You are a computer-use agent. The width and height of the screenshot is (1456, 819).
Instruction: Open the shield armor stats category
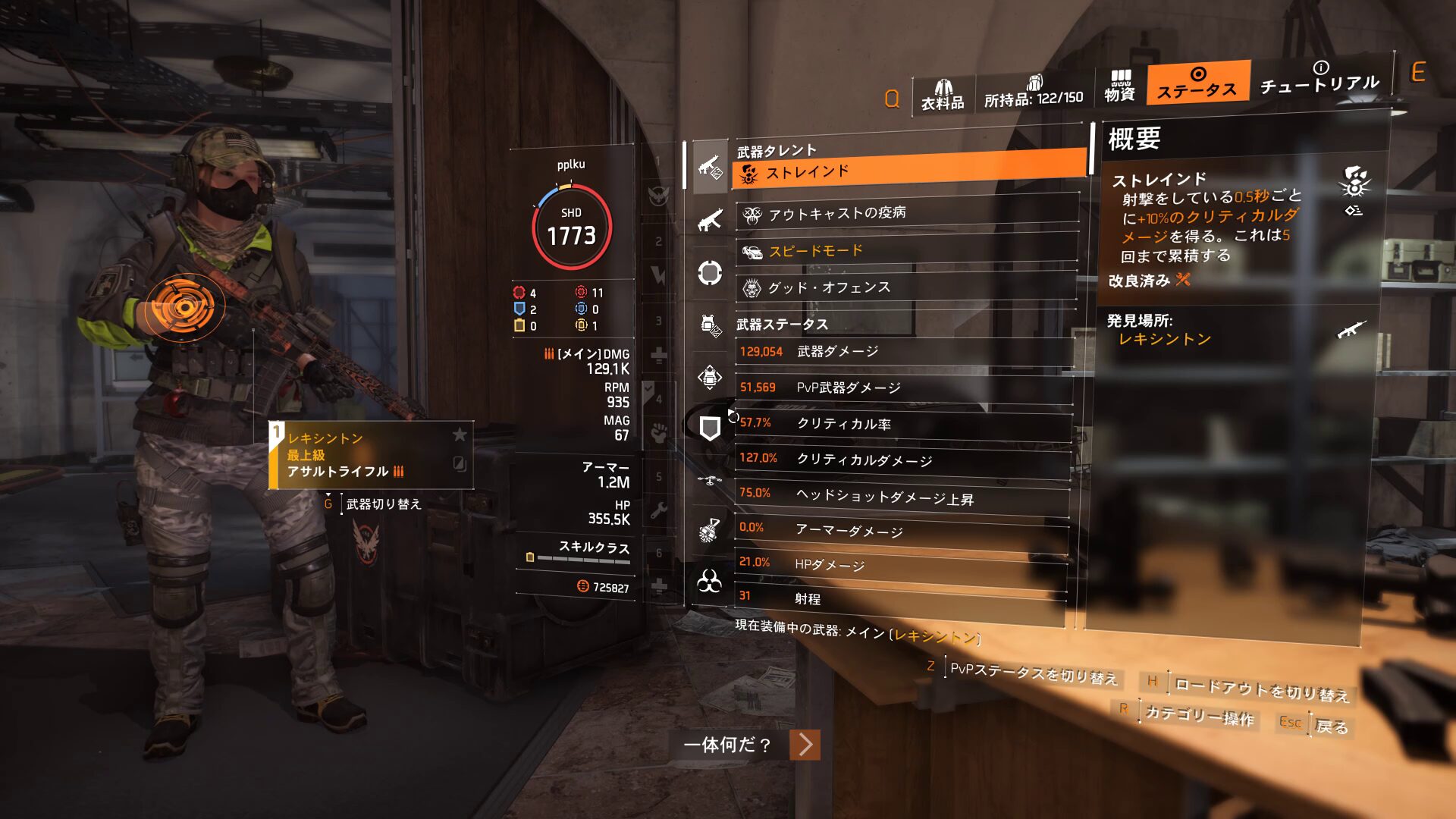click(710, 428)
